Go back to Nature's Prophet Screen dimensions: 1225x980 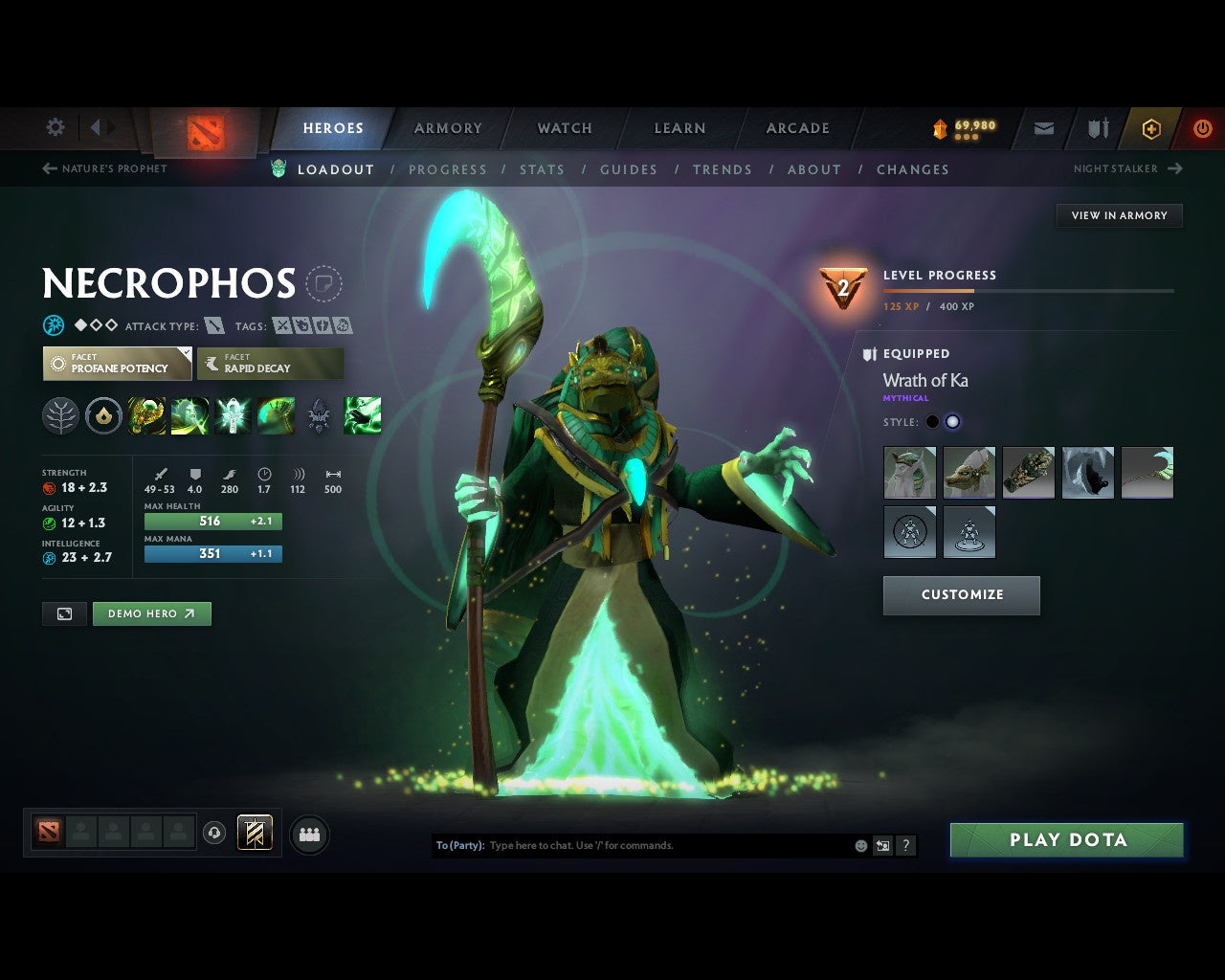105,168
